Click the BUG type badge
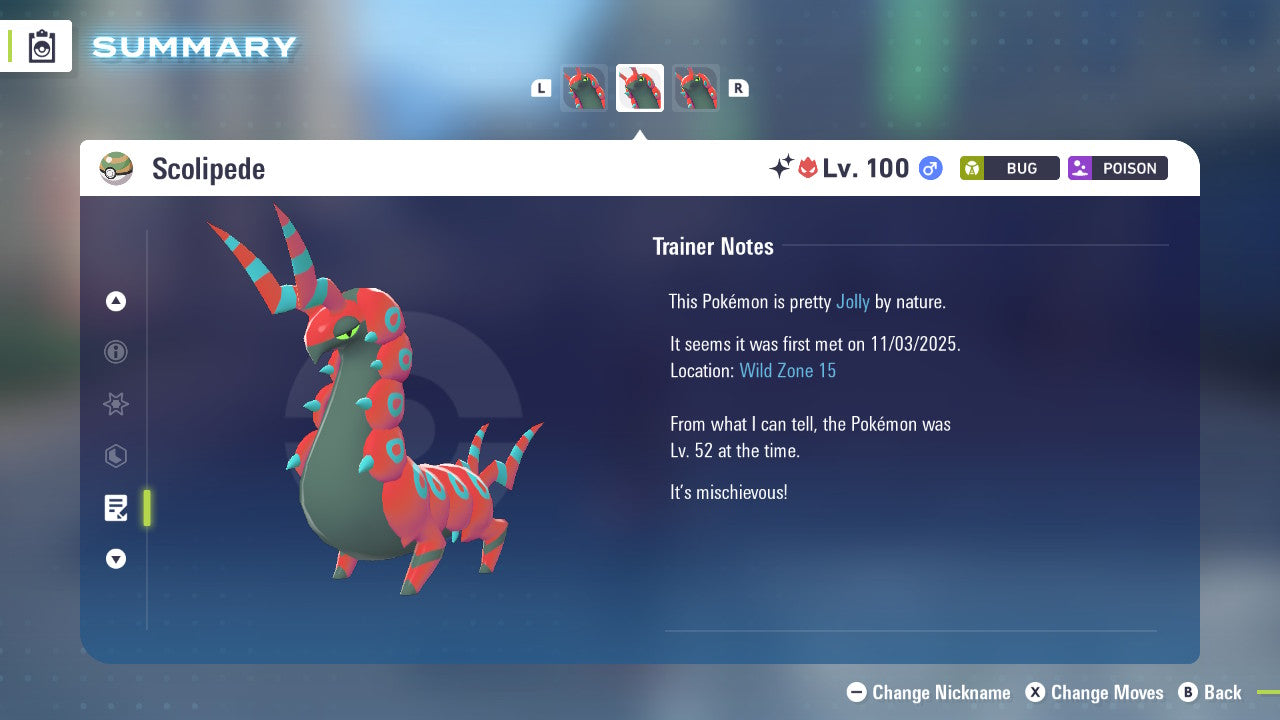Screen dimensions: 1280x720 1009,168
